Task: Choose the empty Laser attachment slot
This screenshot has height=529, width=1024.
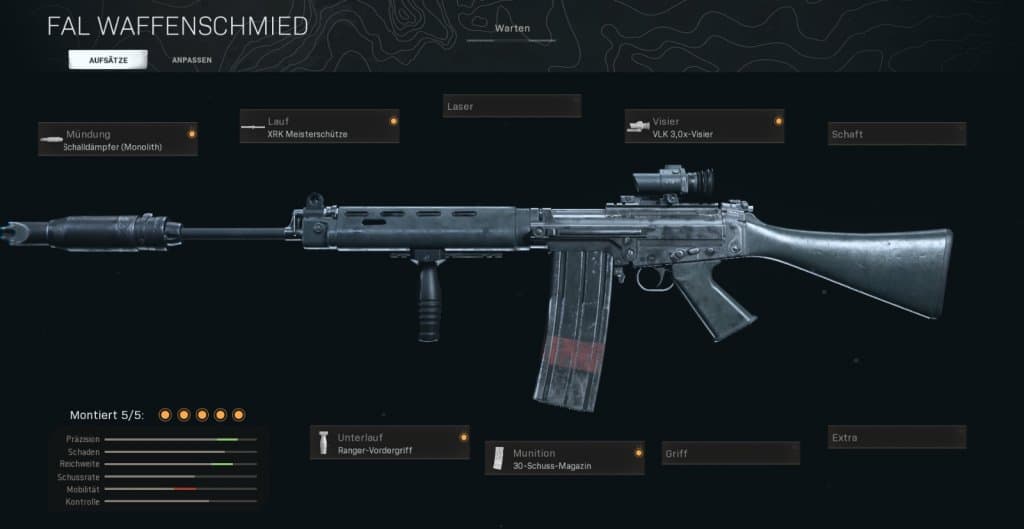Action: click(x=512, y=106)
